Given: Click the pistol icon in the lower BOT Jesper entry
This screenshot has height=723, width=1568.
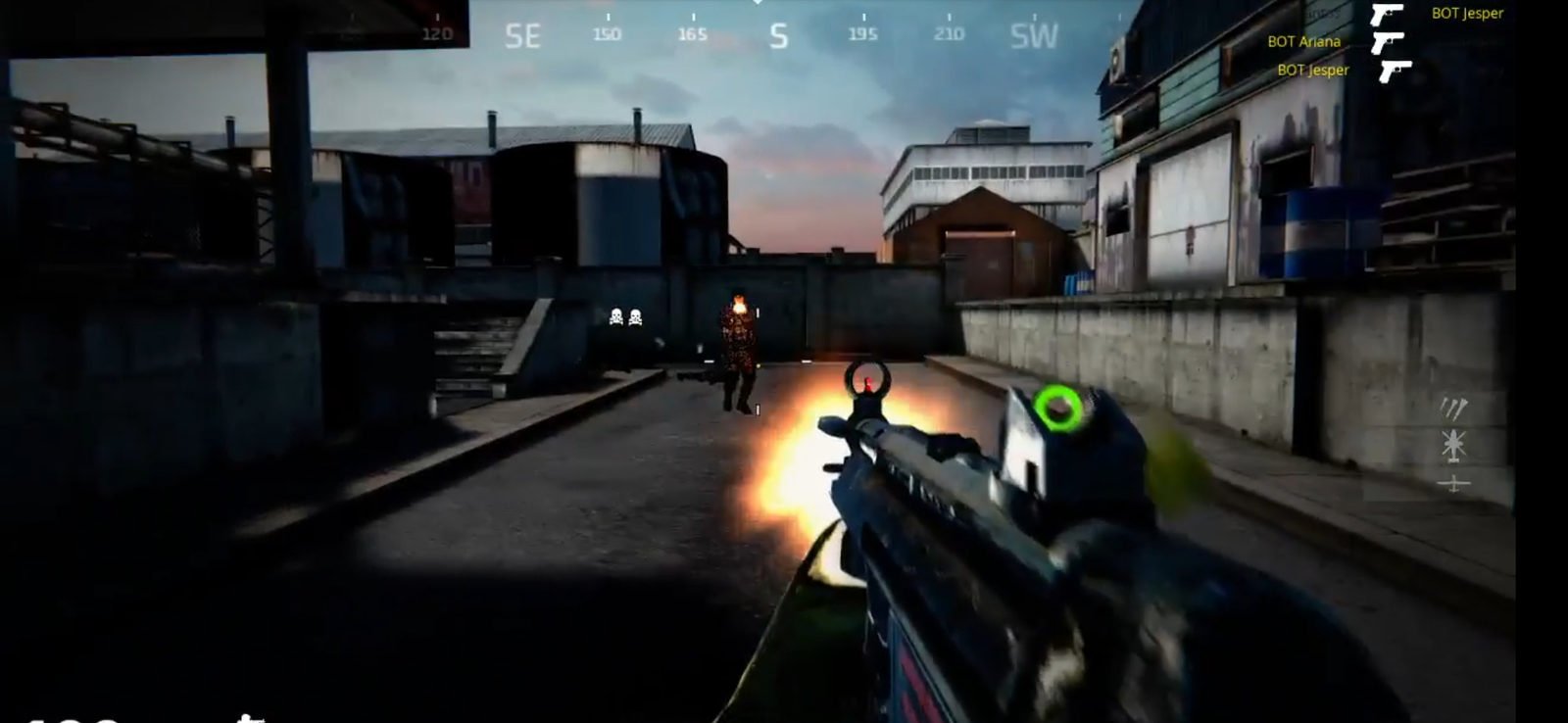Looking at the screenshot, I should pyautogui.click(x=1397, y=71).
